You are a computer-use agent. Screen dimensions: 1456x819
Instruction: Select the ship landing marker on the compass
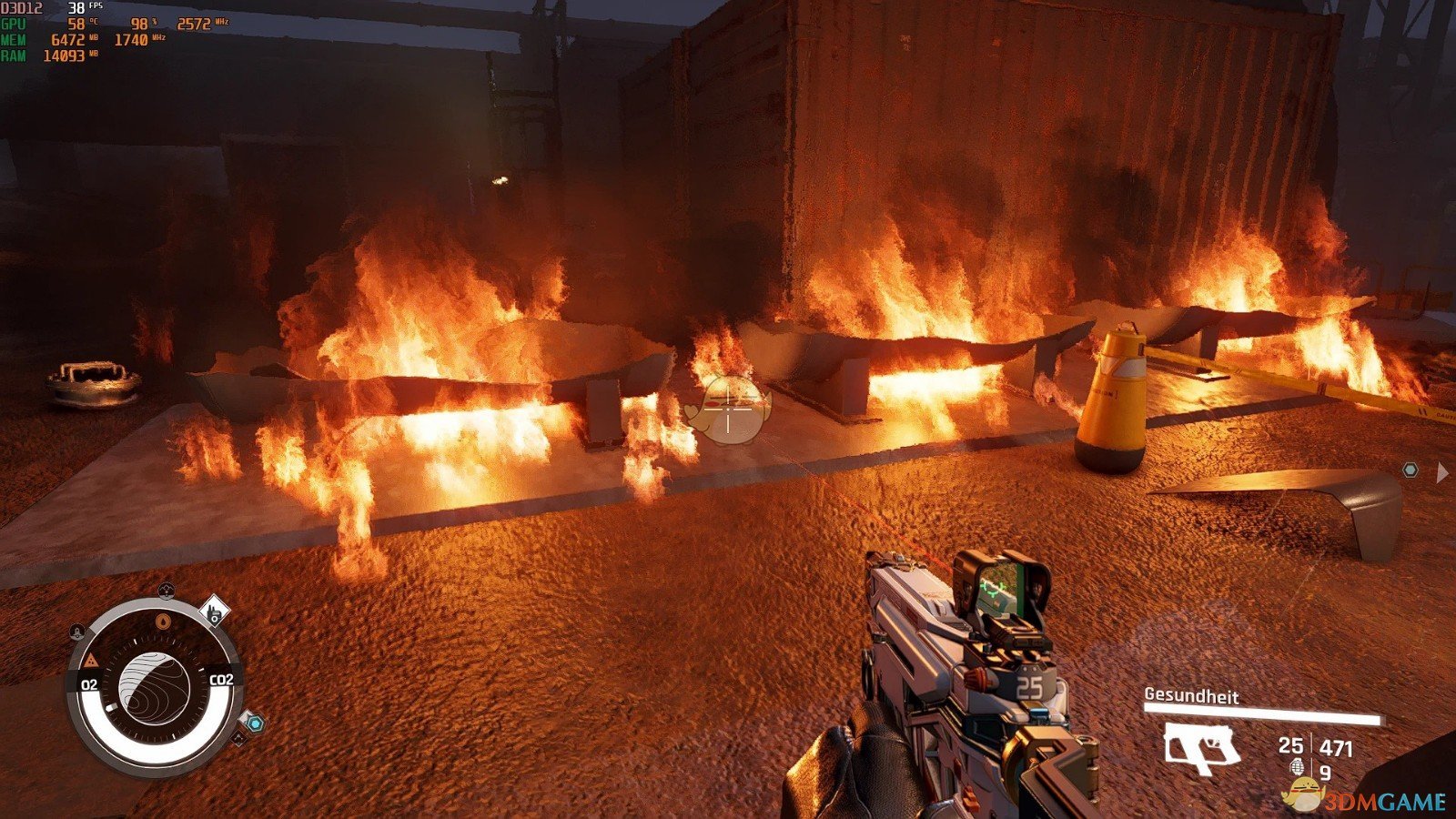(77, 632)
